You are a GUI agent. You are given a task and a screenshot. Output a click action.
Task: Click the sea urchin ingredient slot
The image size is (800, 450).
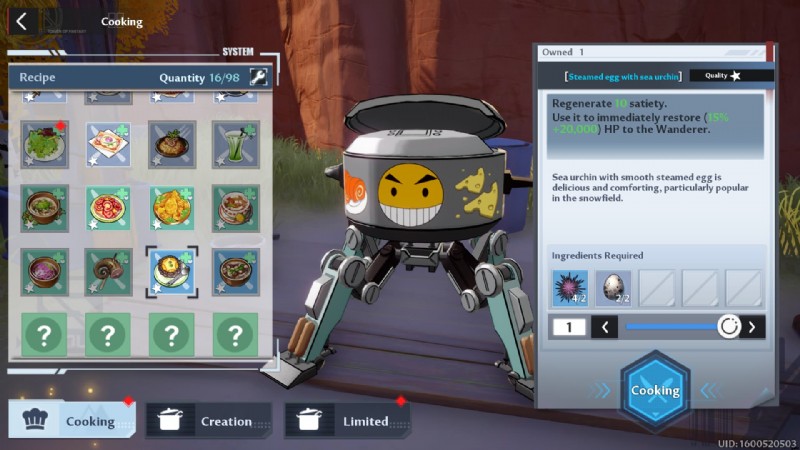point(570,288)
